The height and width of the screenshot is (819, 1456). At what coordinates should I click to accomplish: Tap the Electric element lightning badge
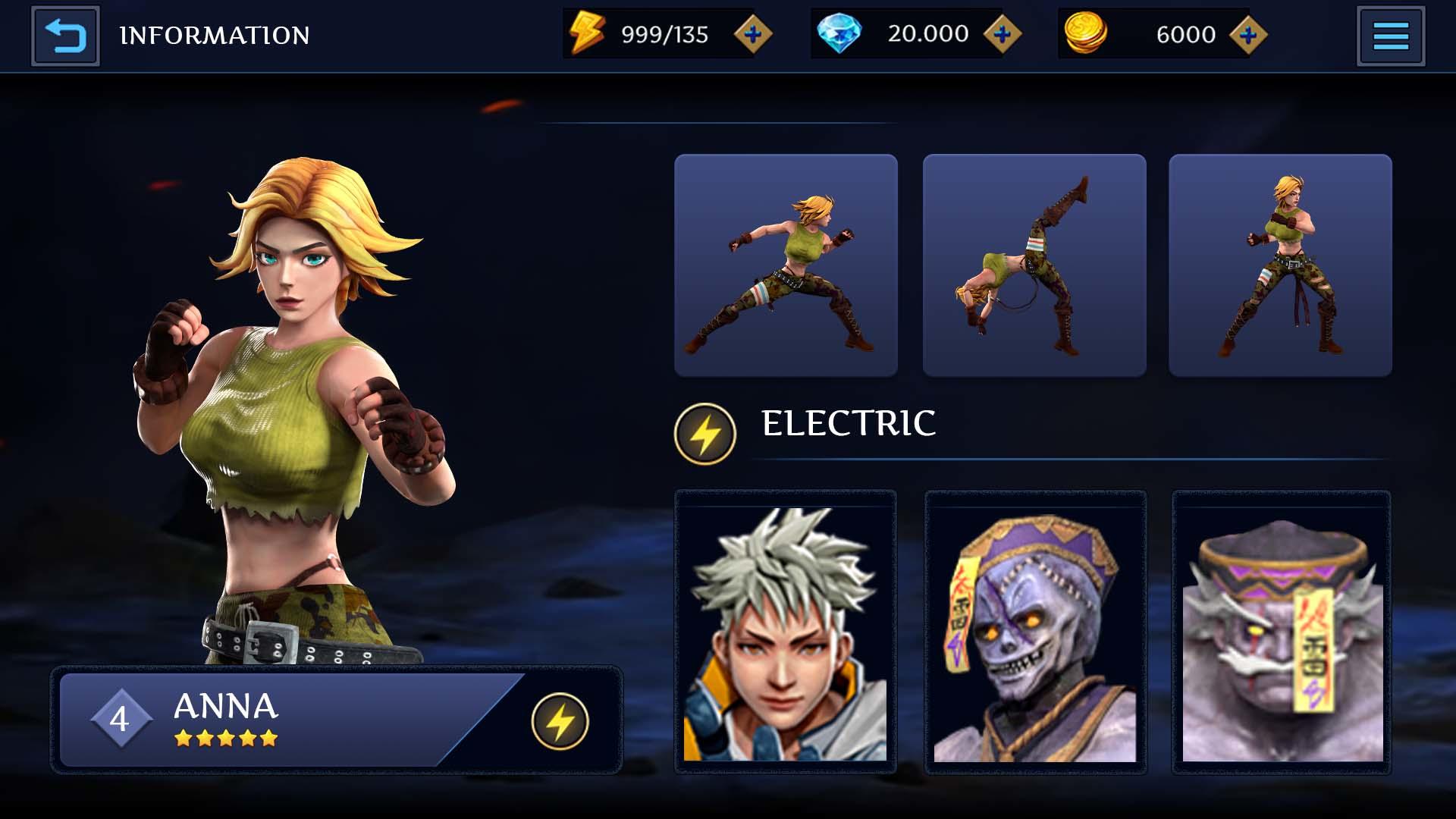(x=703, y=432)
